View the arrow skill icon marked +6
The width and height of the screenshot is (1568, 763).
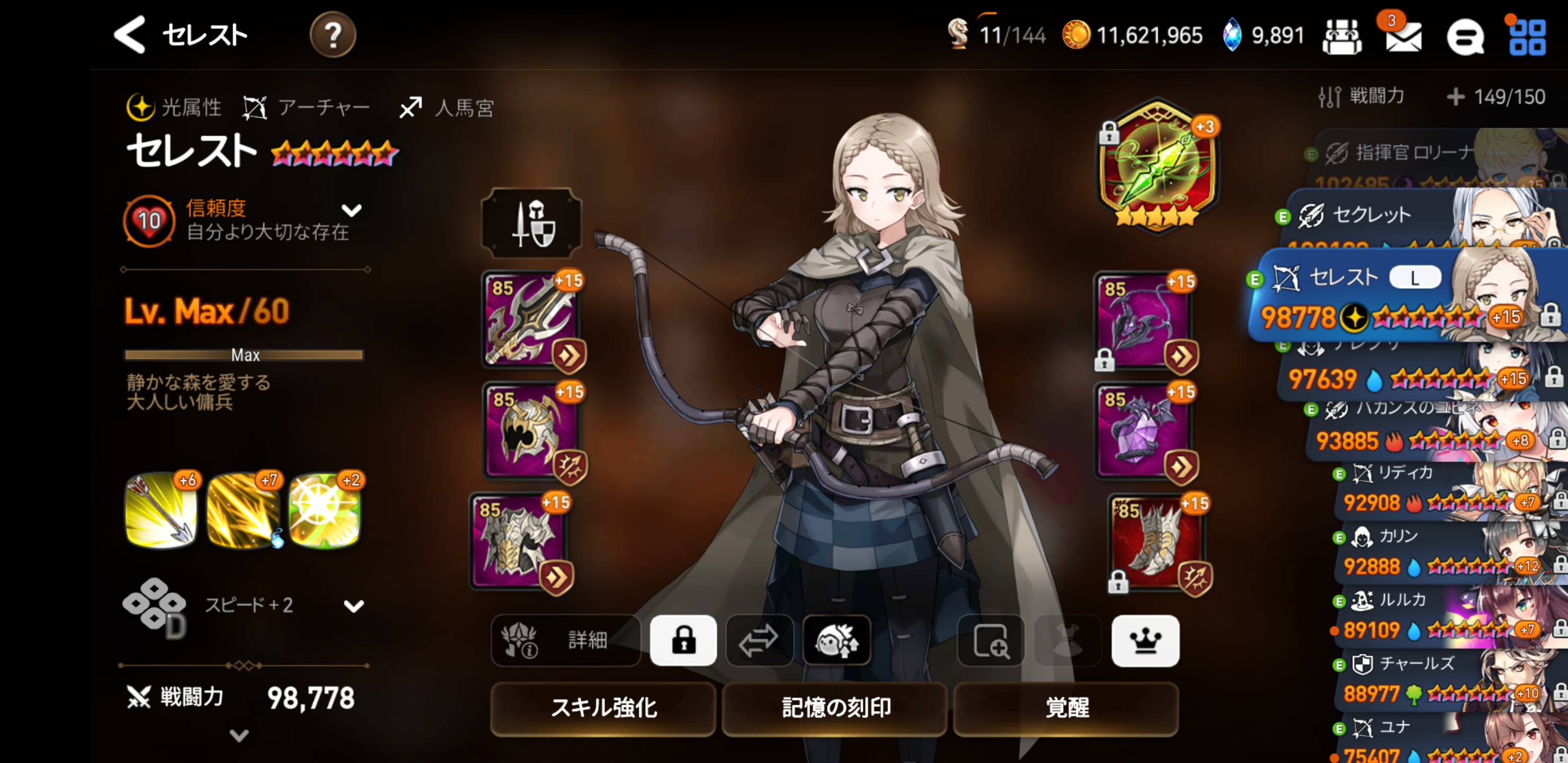pos(162,510)
